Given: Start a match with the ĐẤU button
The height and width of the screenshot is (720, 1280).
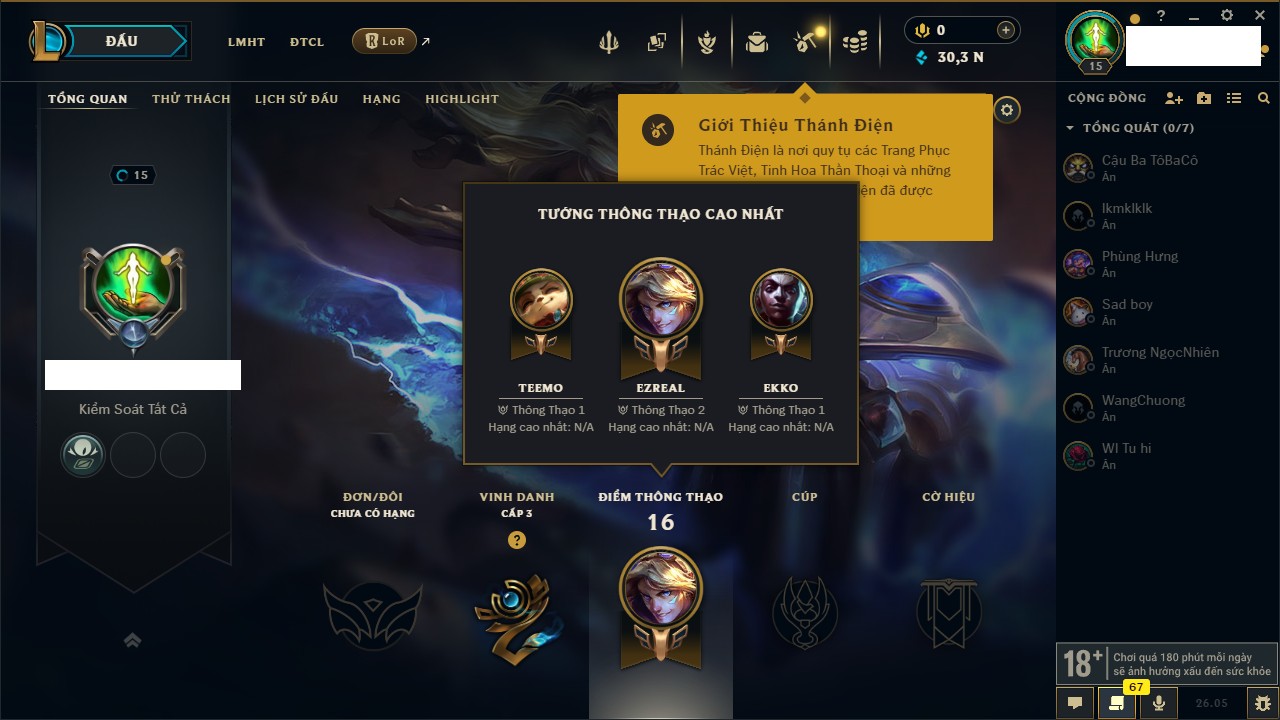Looking at the screenshot, I should pyautogui.click(x=122, y=41).
